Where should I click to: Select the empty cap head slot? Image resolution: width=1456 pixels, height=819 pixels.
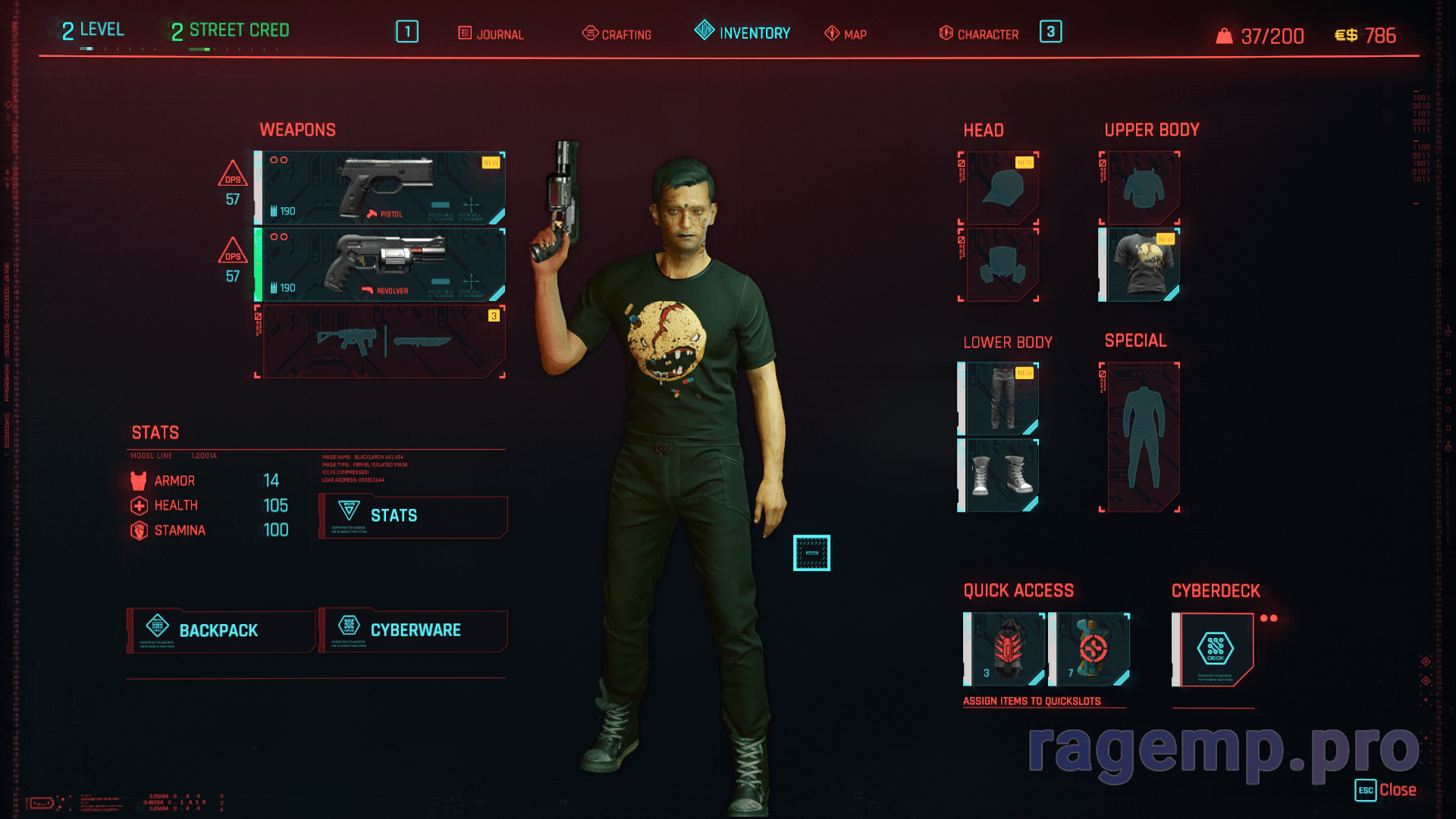(1002, 188)
